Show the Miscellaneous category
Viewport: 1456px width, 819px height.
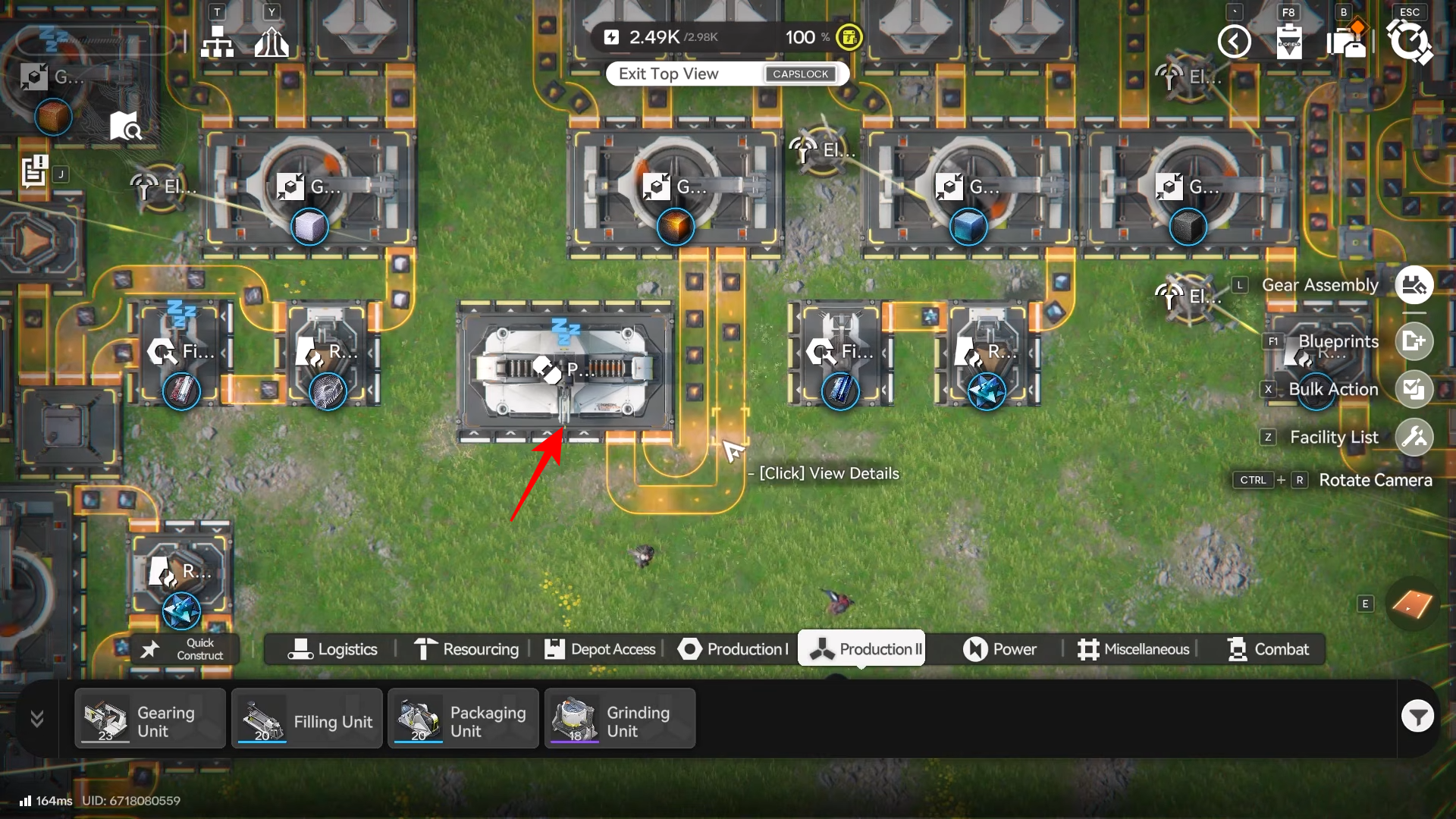[1134, 649]
